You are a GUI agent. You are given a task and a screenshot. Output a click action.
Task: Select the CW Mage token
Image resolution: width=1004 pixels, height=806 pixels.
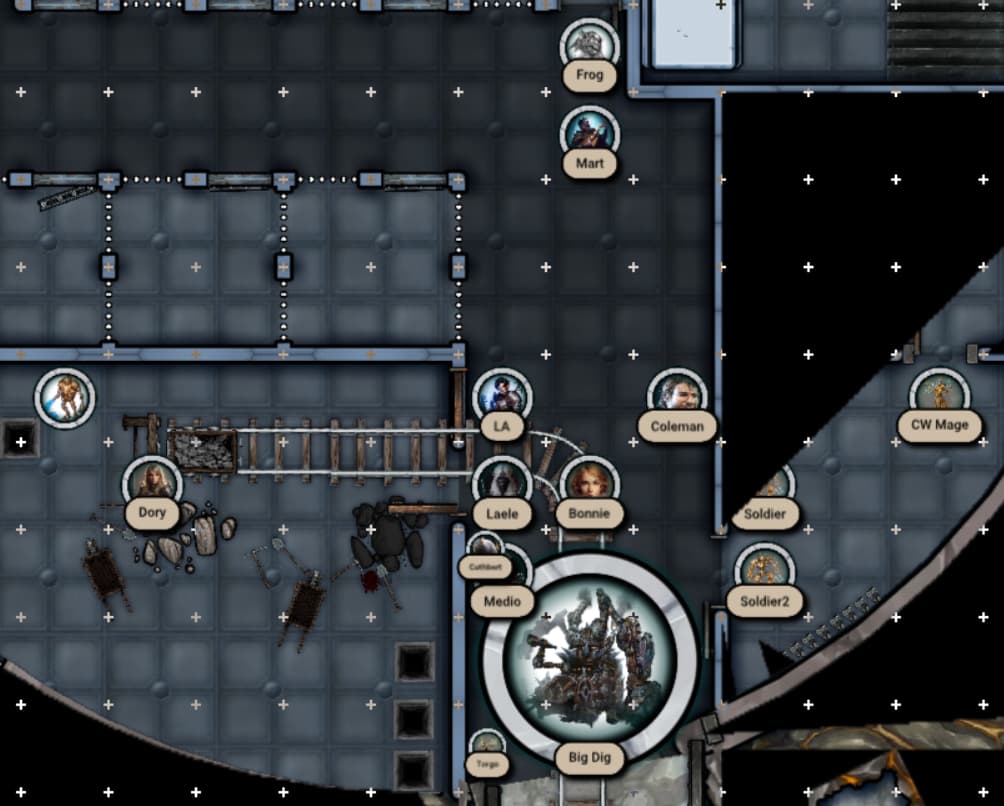click(x=940, y=396)
